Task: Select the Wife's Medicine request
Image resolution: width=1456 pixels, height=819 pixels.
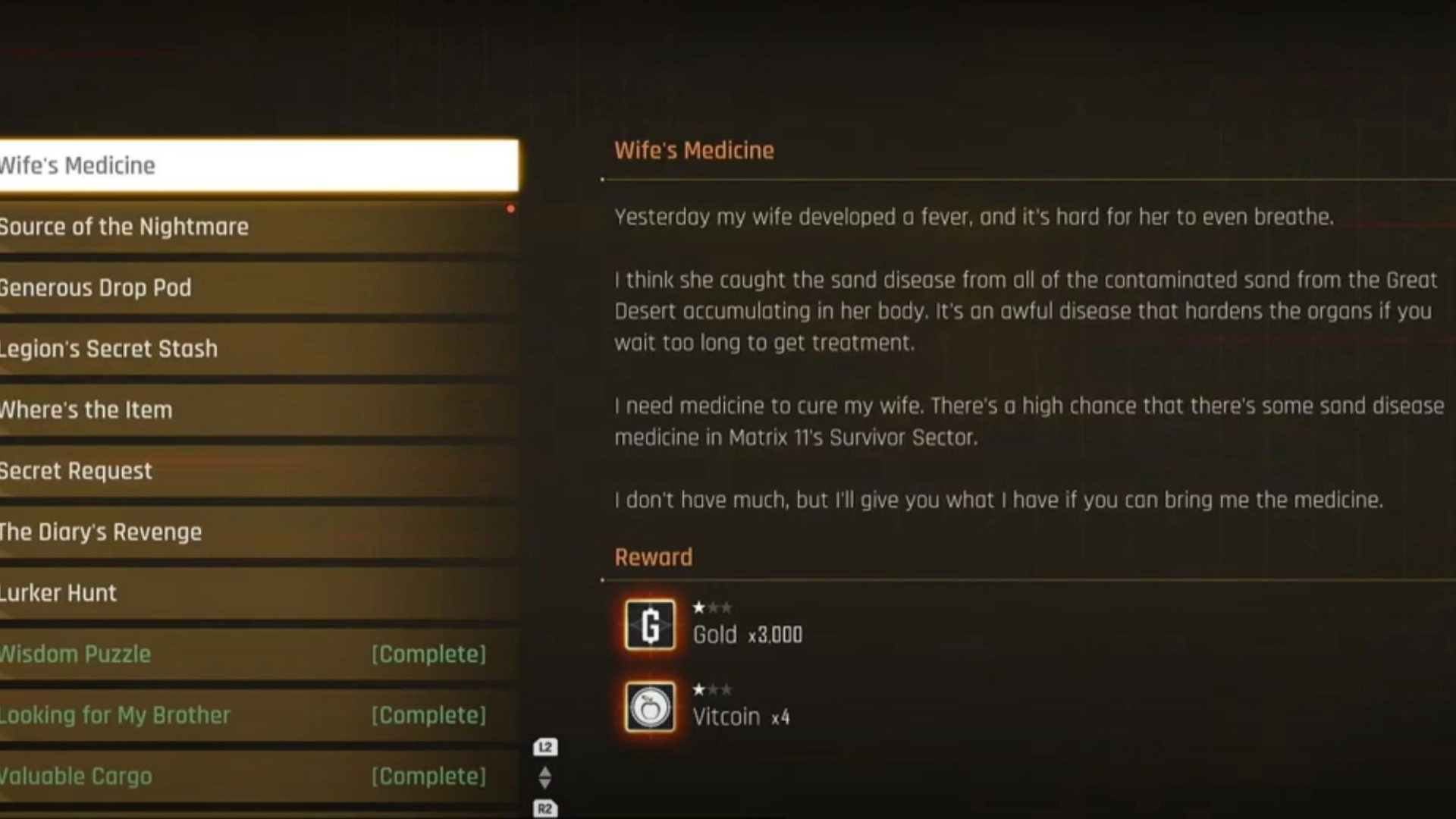Action: [258, 165]
